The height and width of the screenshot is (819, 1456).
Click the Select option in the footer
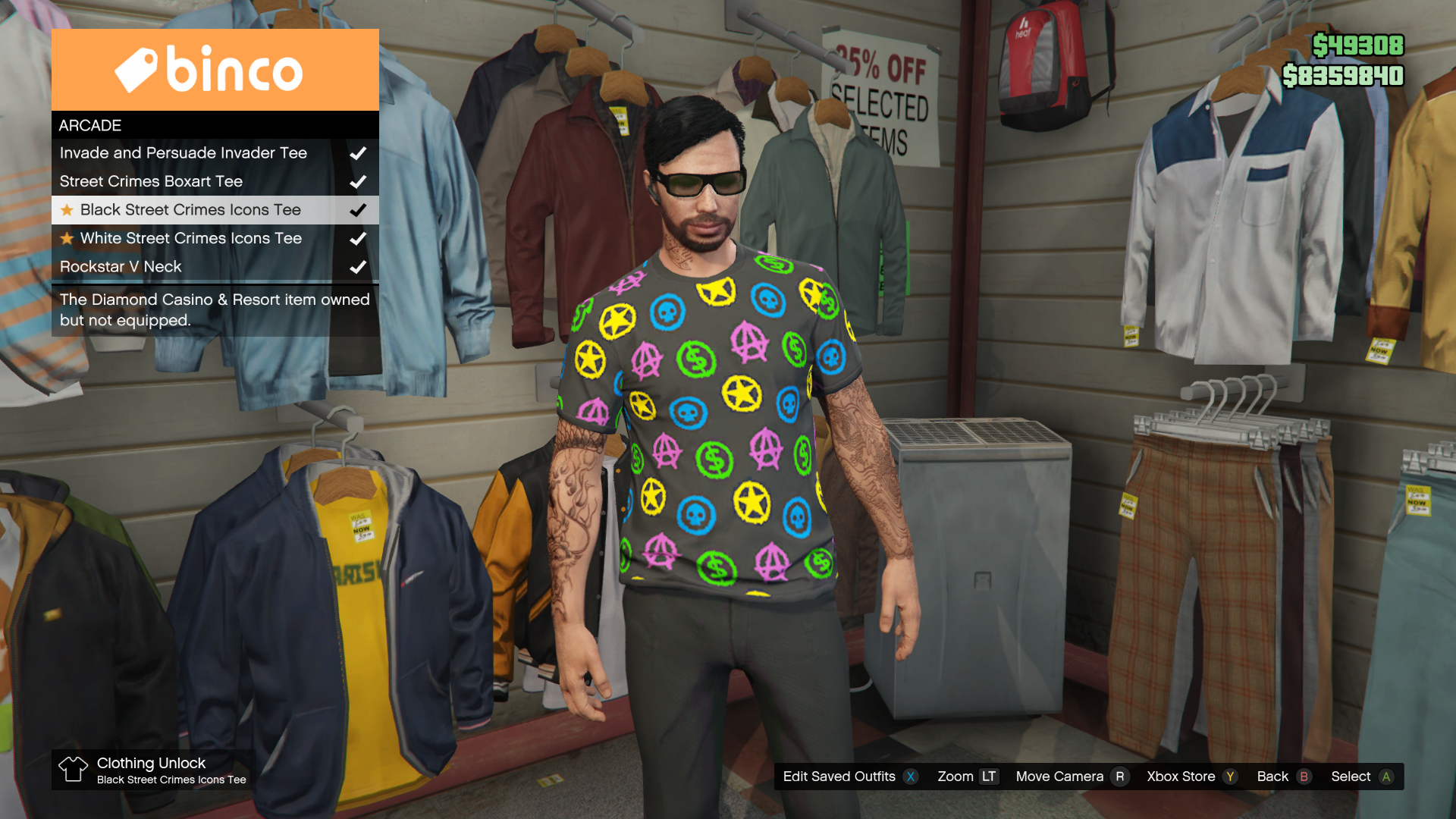1361,777
